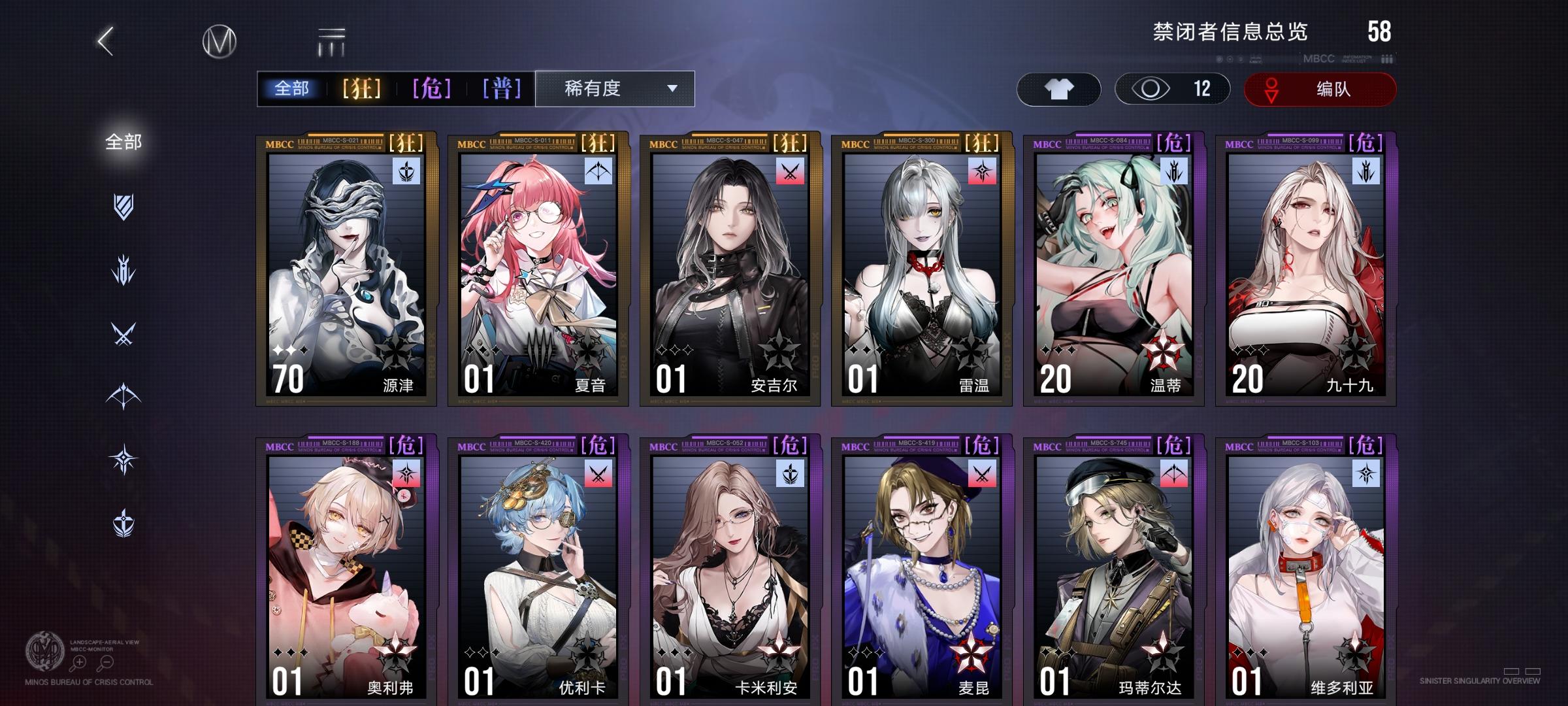Filter by the dual swords class icon

pos(123,333)
